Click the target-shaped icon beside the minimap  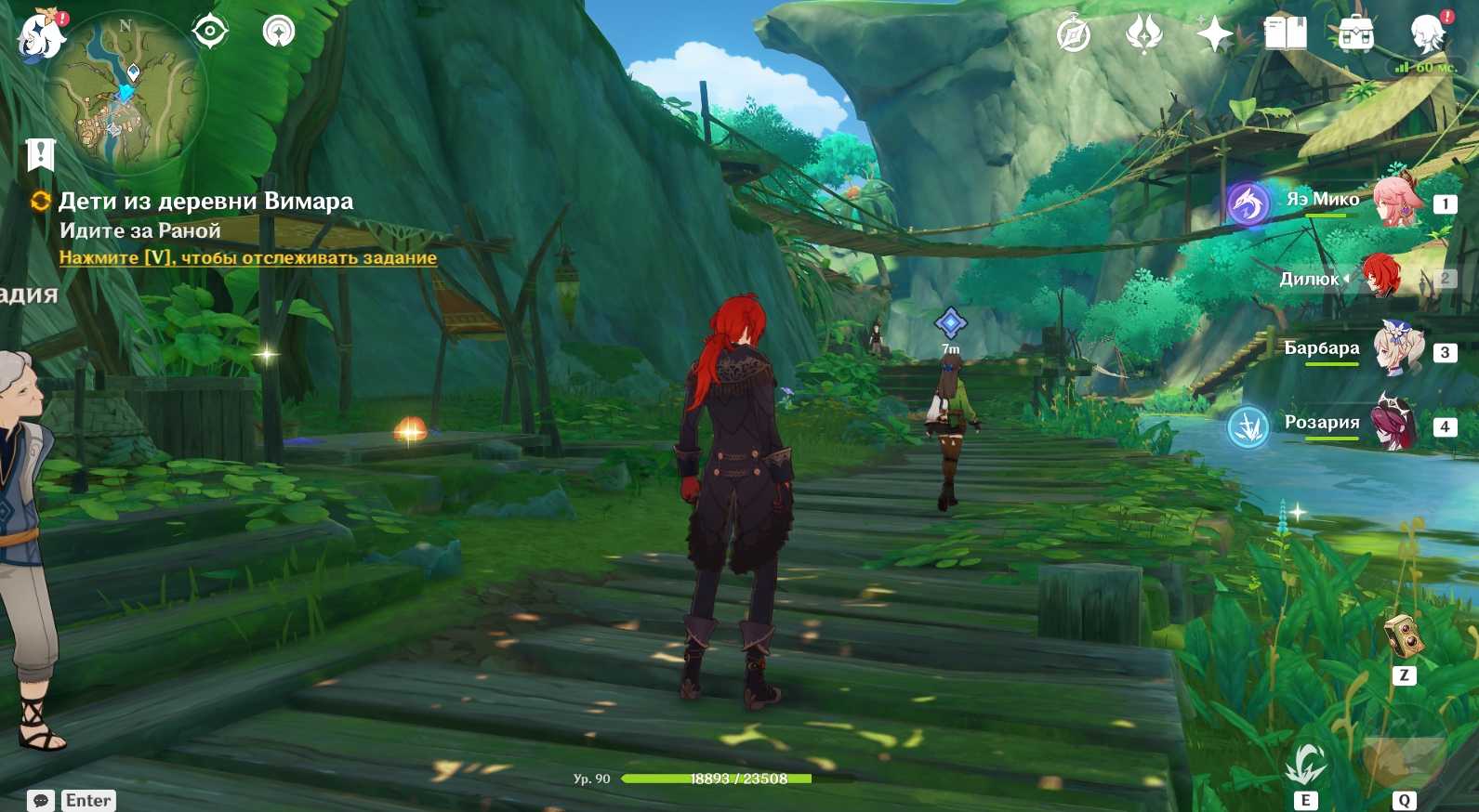(210, 32)
